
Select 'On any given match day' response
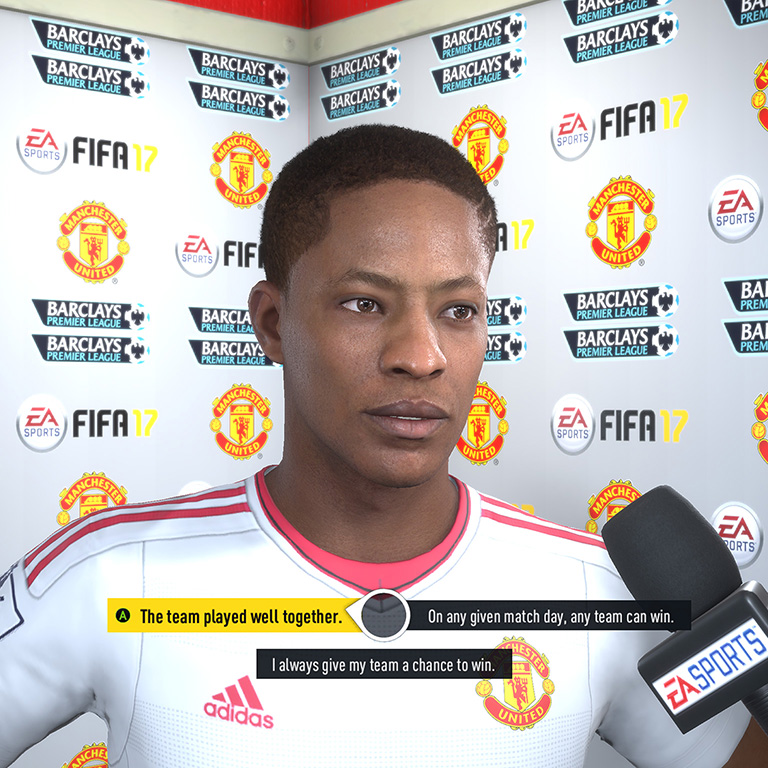[x=550, y=617]
